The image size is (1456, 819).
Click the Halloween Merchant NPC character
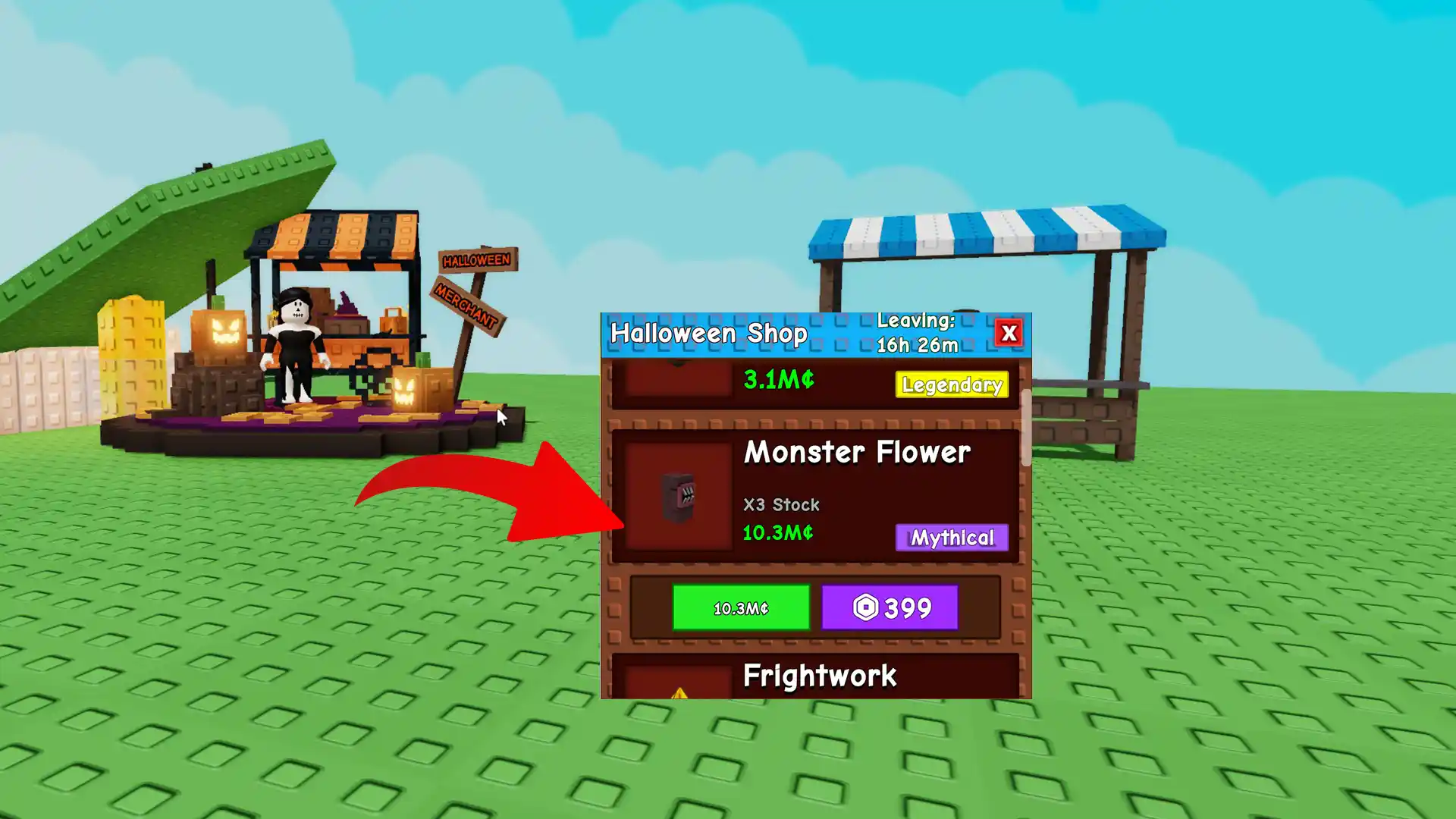coord(294,341)
